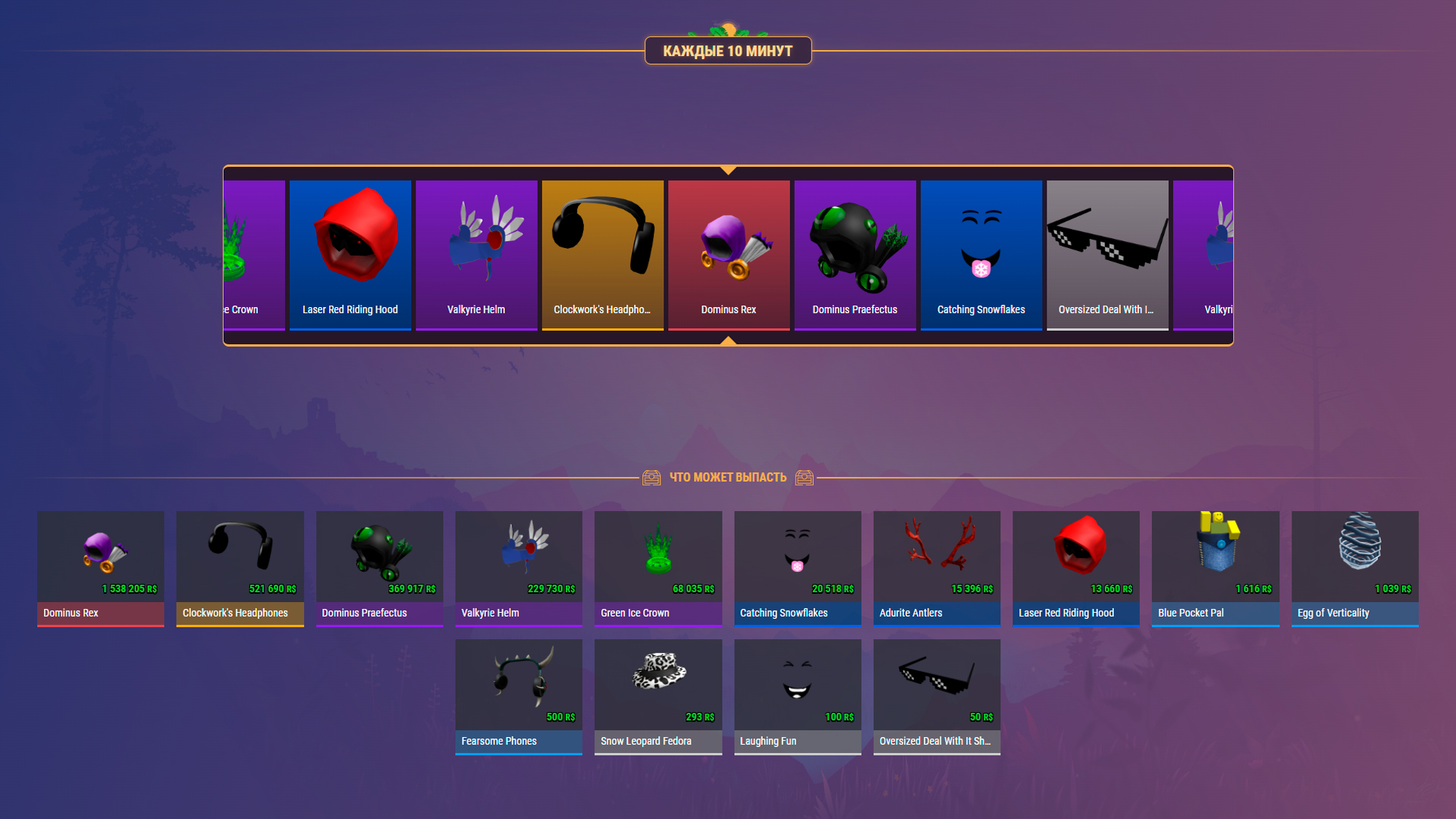This screenshot has height=819, width=1456.
Task: Click the right gift box icon beside ЧТО МОЖЕТ ВЫПАСТЬ
Action: pyautogui.click(x=805, y=477)
